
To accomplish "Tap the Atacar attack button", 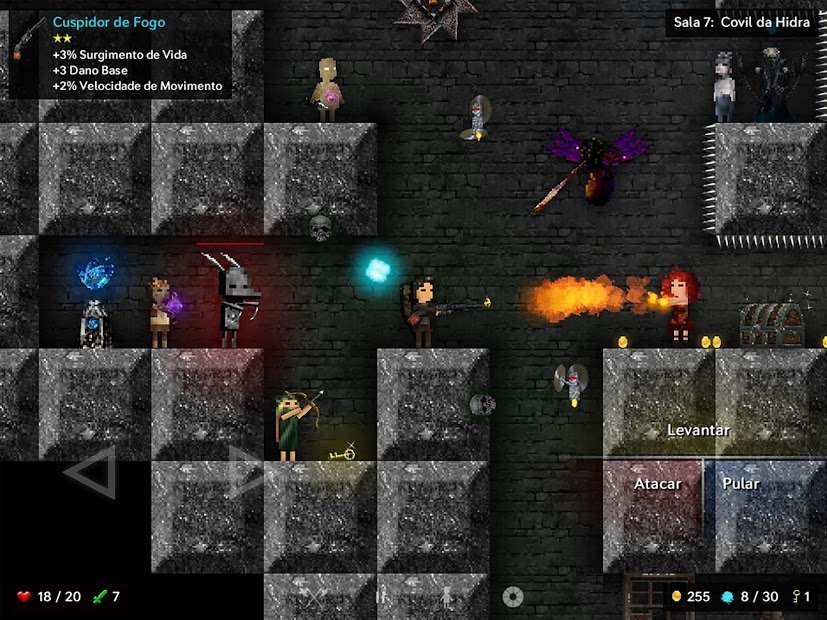I will click(657, 485).
